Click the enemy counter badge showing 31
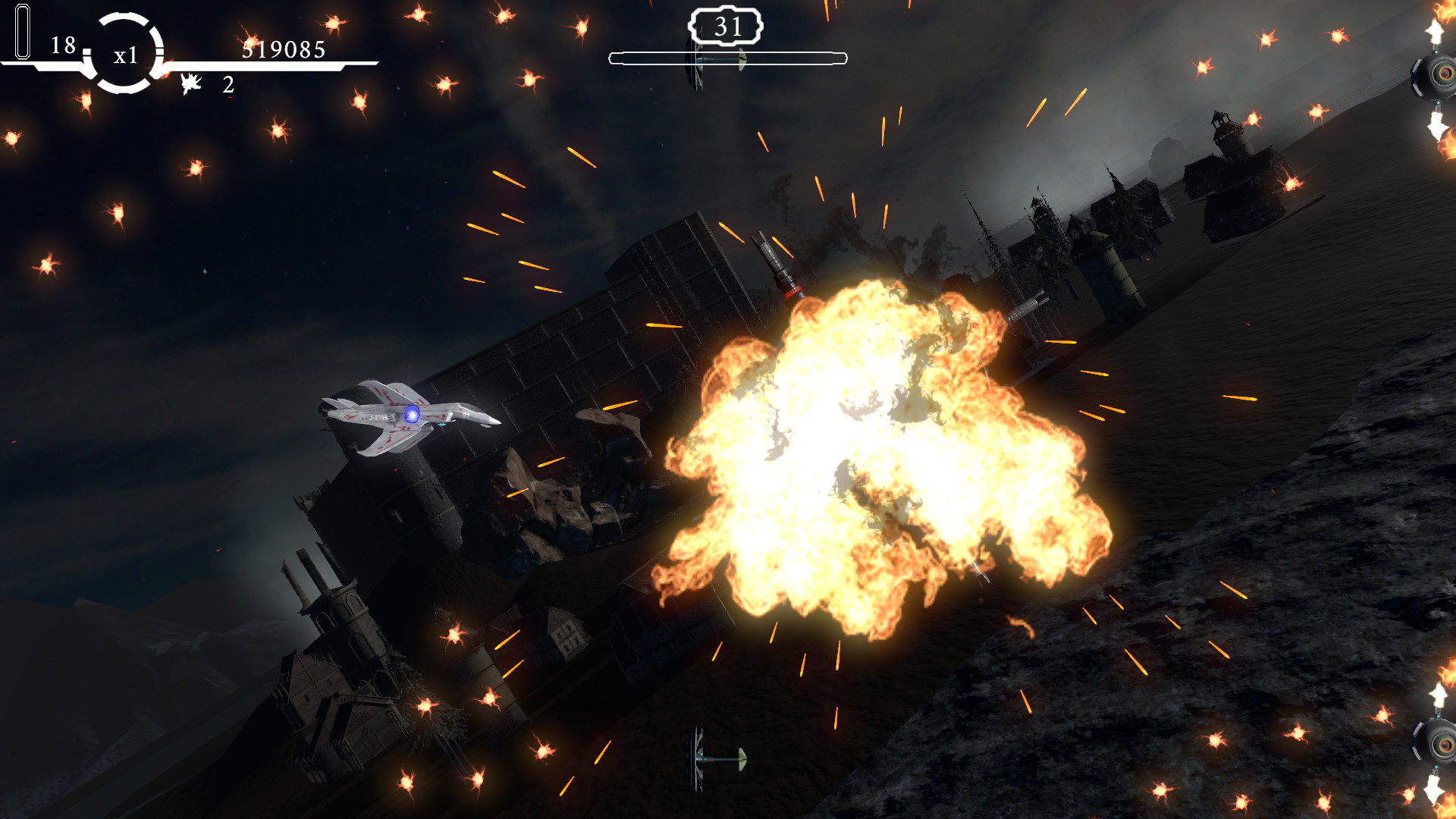This screenshot has height=819, width=1456. tap(727, 28)
